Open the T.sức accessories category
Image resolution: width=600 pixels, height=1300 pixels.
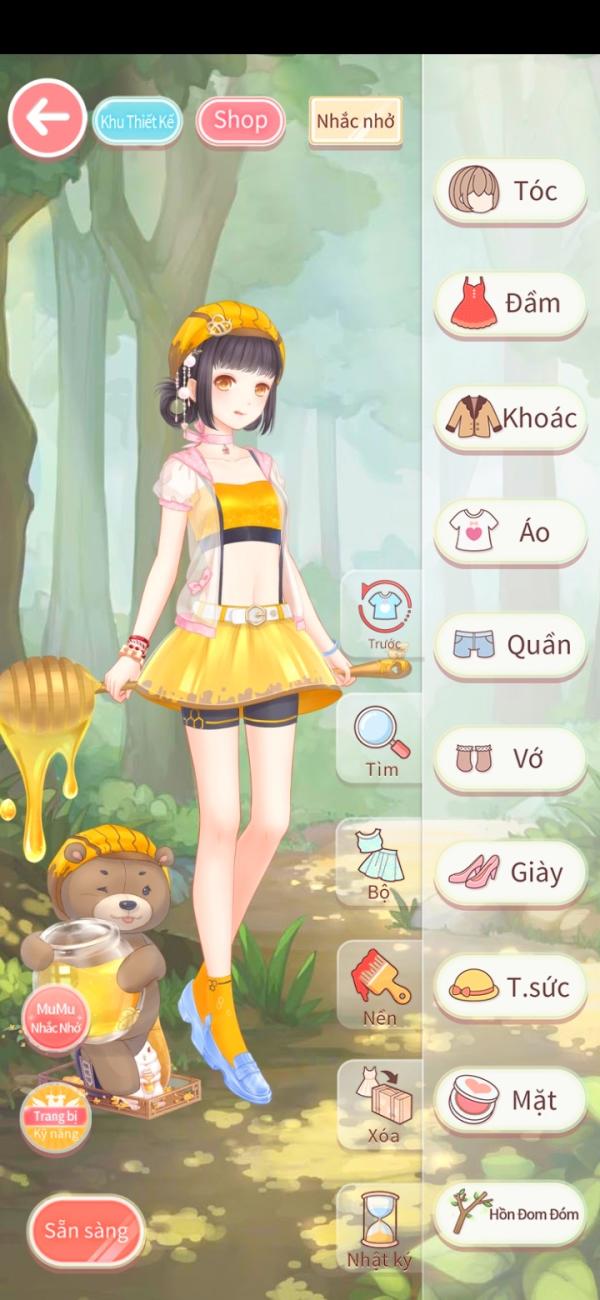click(x=510, y=987)
